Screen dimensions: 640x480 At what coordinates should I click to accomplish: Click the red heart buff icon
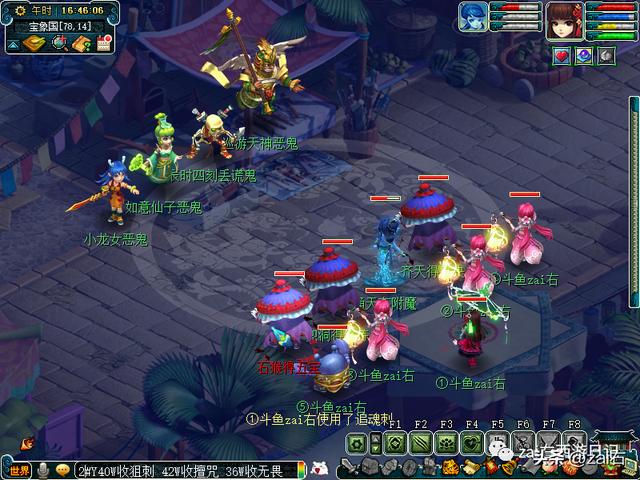[561, 56]
